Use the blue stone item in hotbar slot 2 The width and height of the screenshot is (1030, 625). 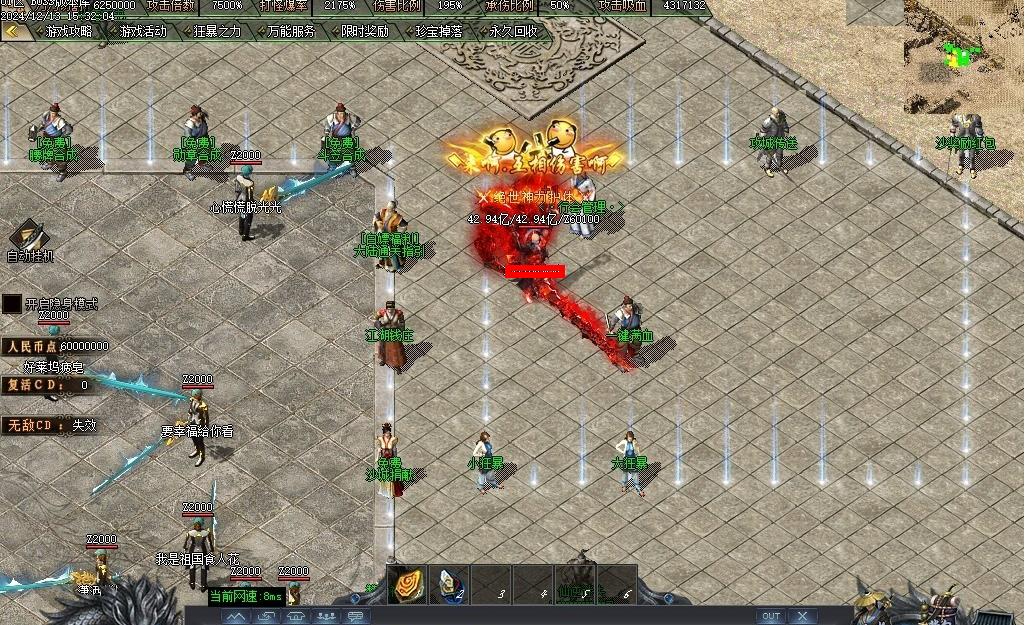tap(449, 583)
